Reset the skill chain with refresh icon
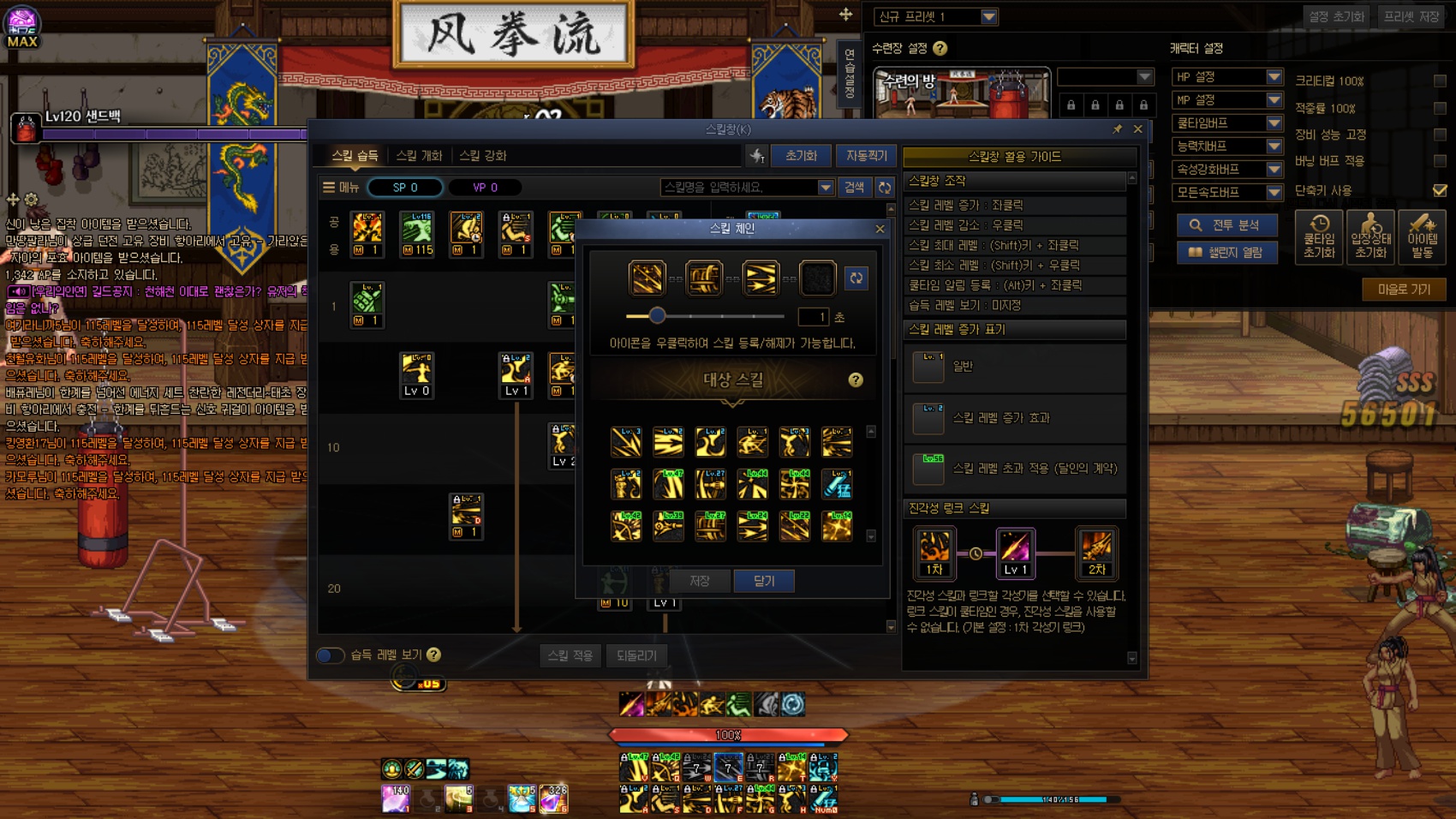The width and height of the screenshot is (1456, 819). 856,278
